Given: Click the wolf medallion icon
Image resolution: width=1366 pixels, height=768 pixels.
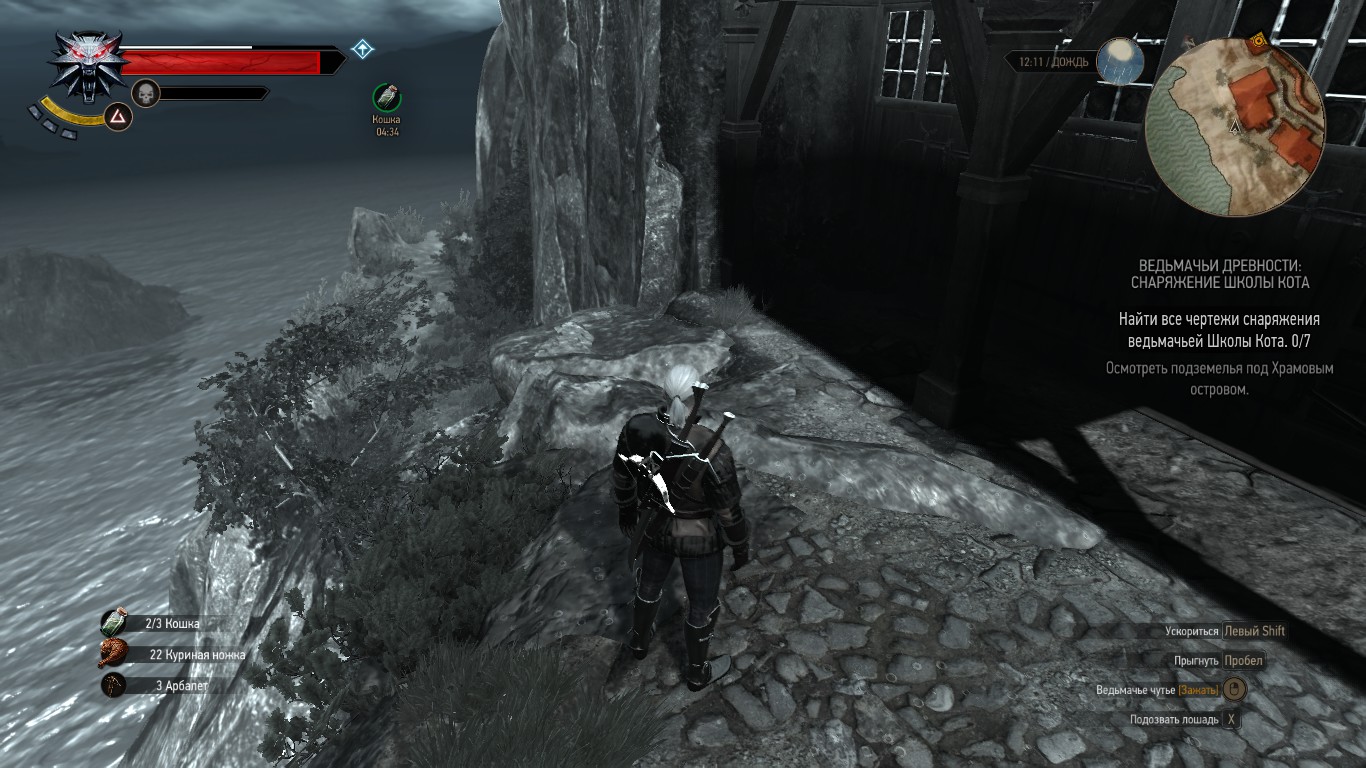Looking at the screenshot, I should coord(83,65).
